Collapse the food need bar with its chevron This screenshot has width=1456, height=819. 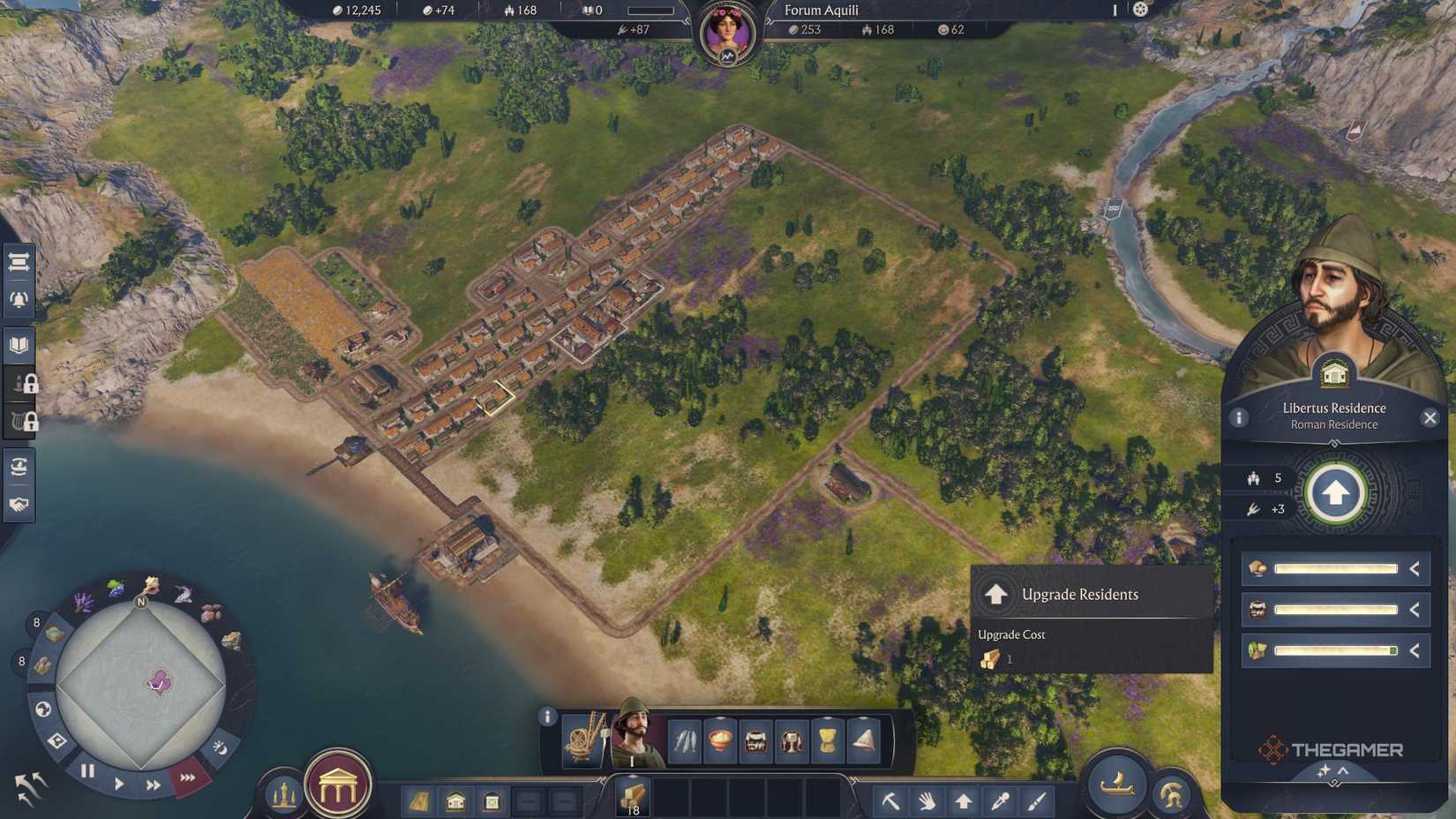tap(1413, 568)
